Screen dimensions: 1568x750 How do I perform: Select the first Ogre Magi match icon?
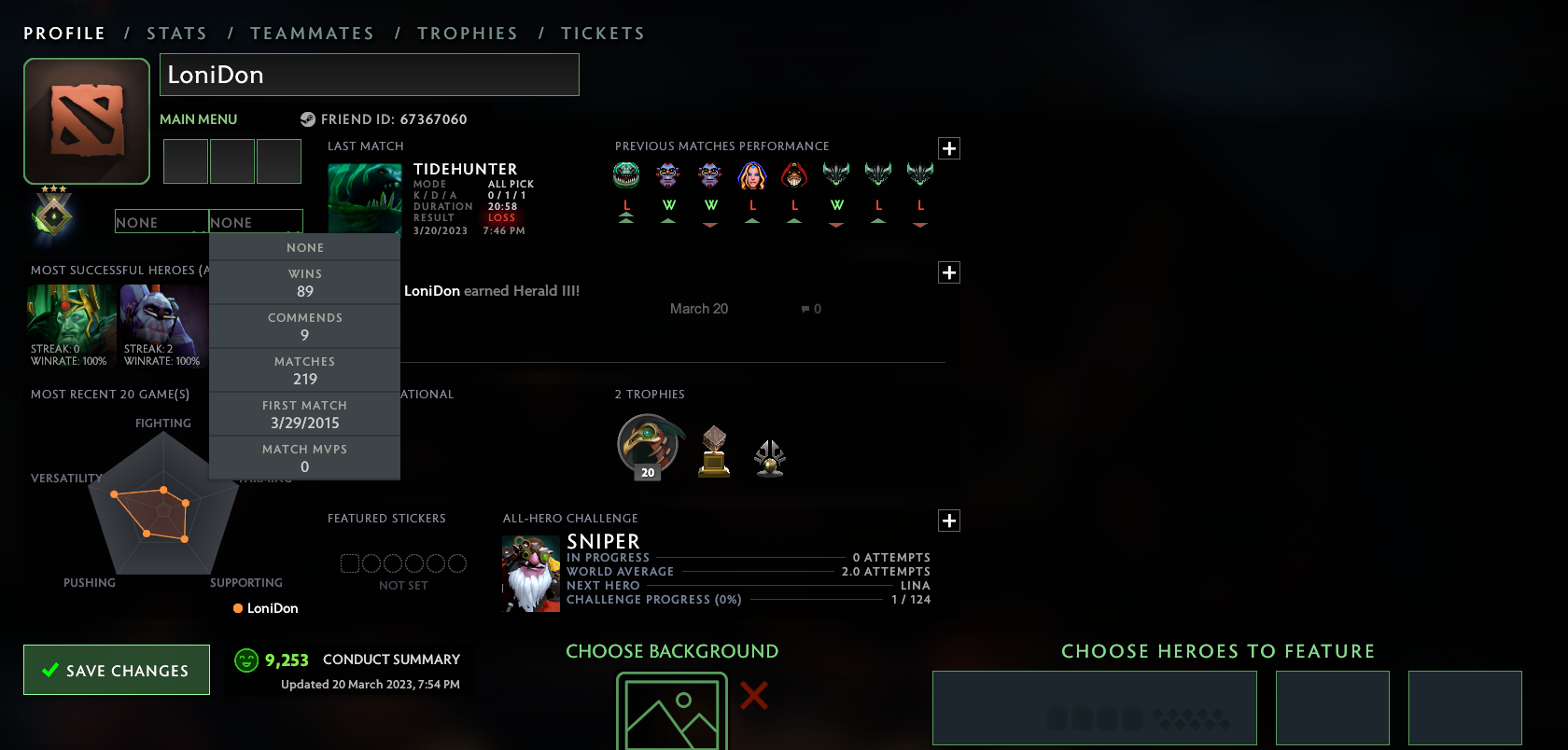[668, 174]
